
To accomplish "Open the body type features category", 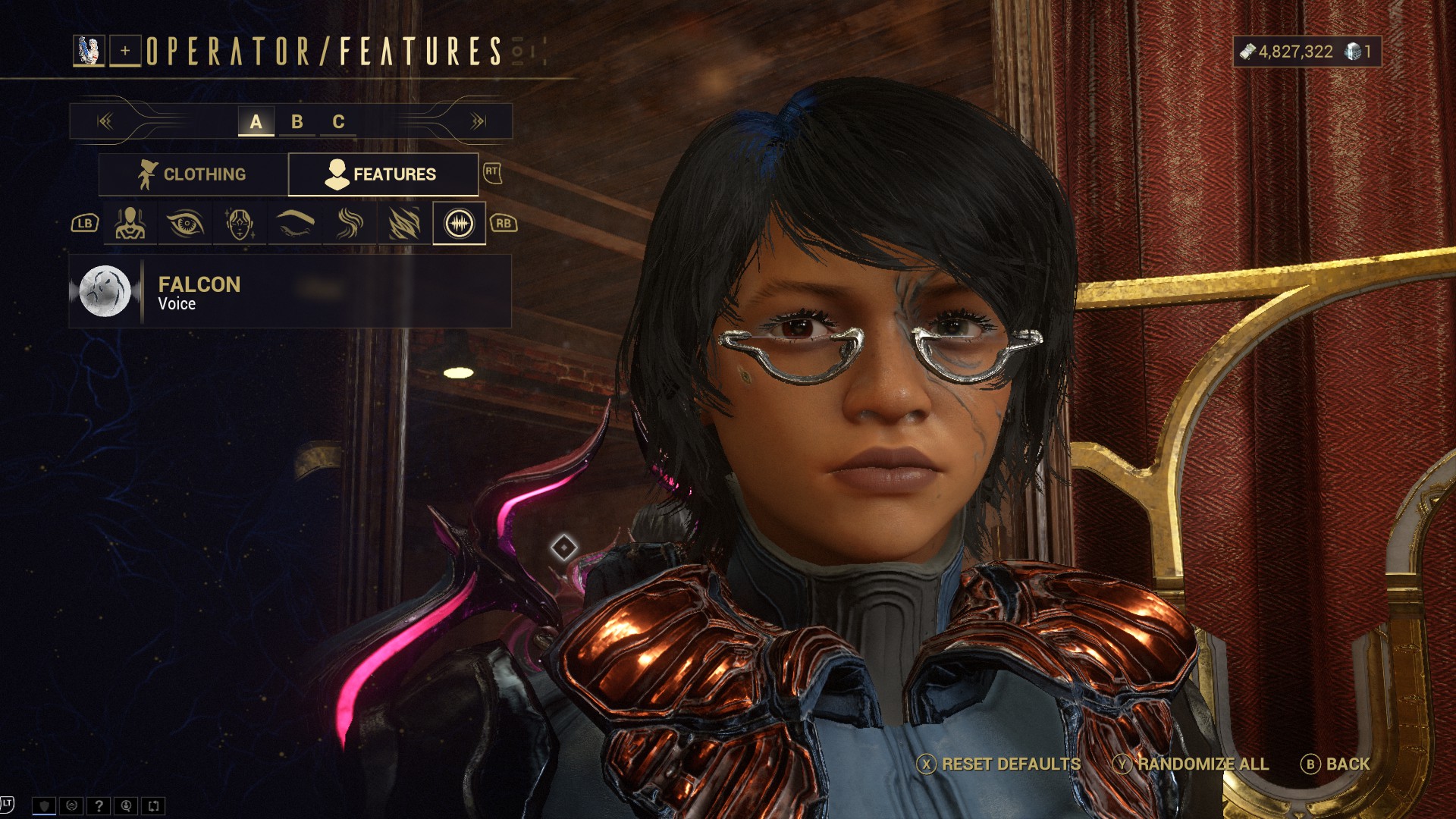I will [x=130, y=224].
